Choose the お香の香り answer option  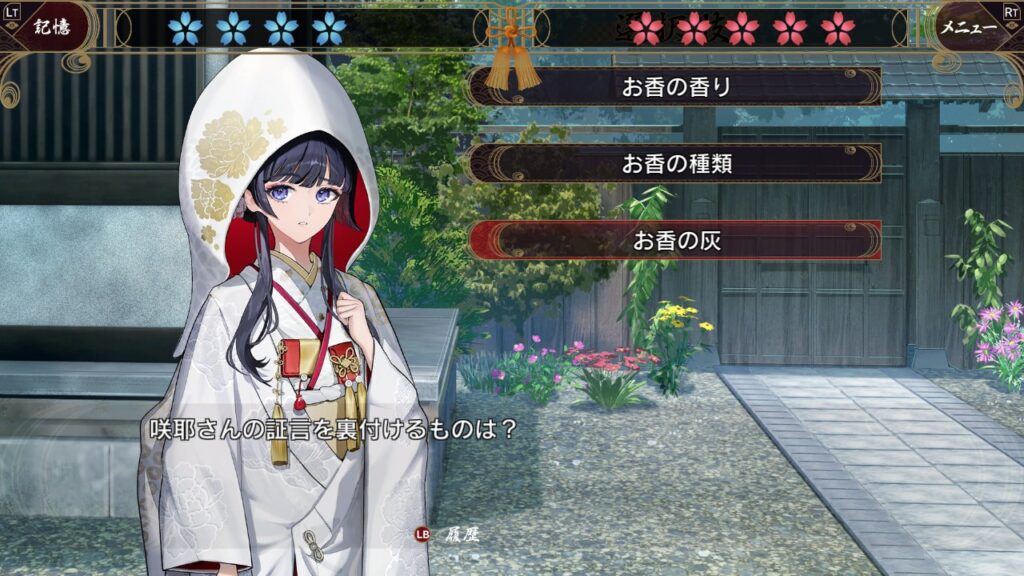[676, 87]
